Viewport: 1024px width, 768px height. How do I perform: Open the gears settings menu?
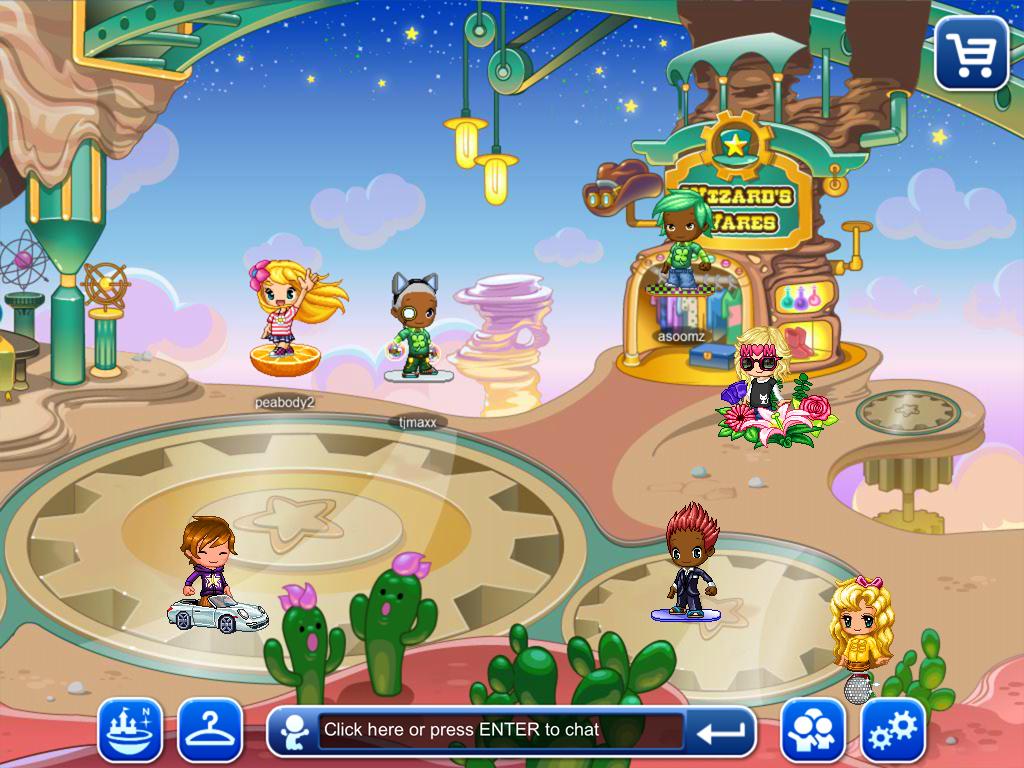click(893, 731)
